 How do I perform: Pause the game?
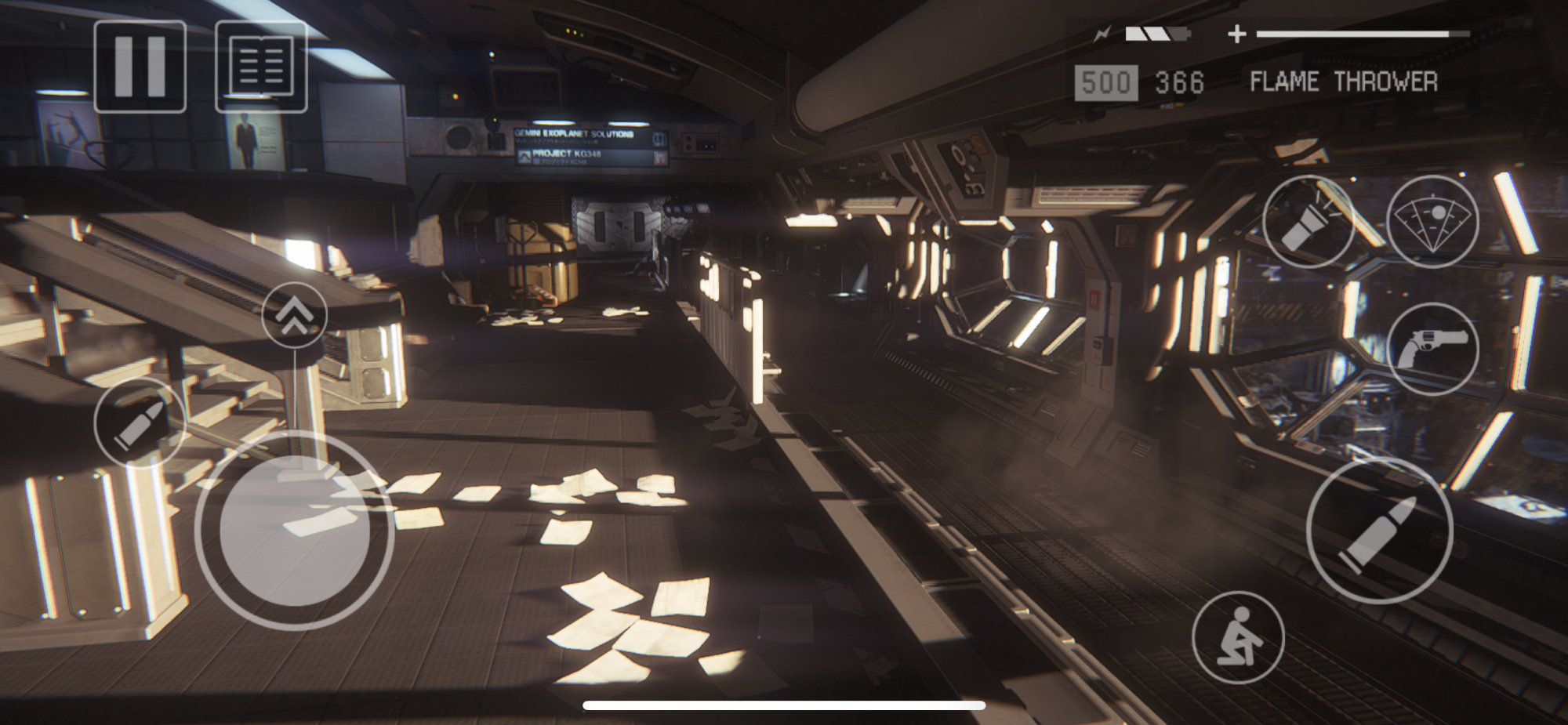[140, 67]
